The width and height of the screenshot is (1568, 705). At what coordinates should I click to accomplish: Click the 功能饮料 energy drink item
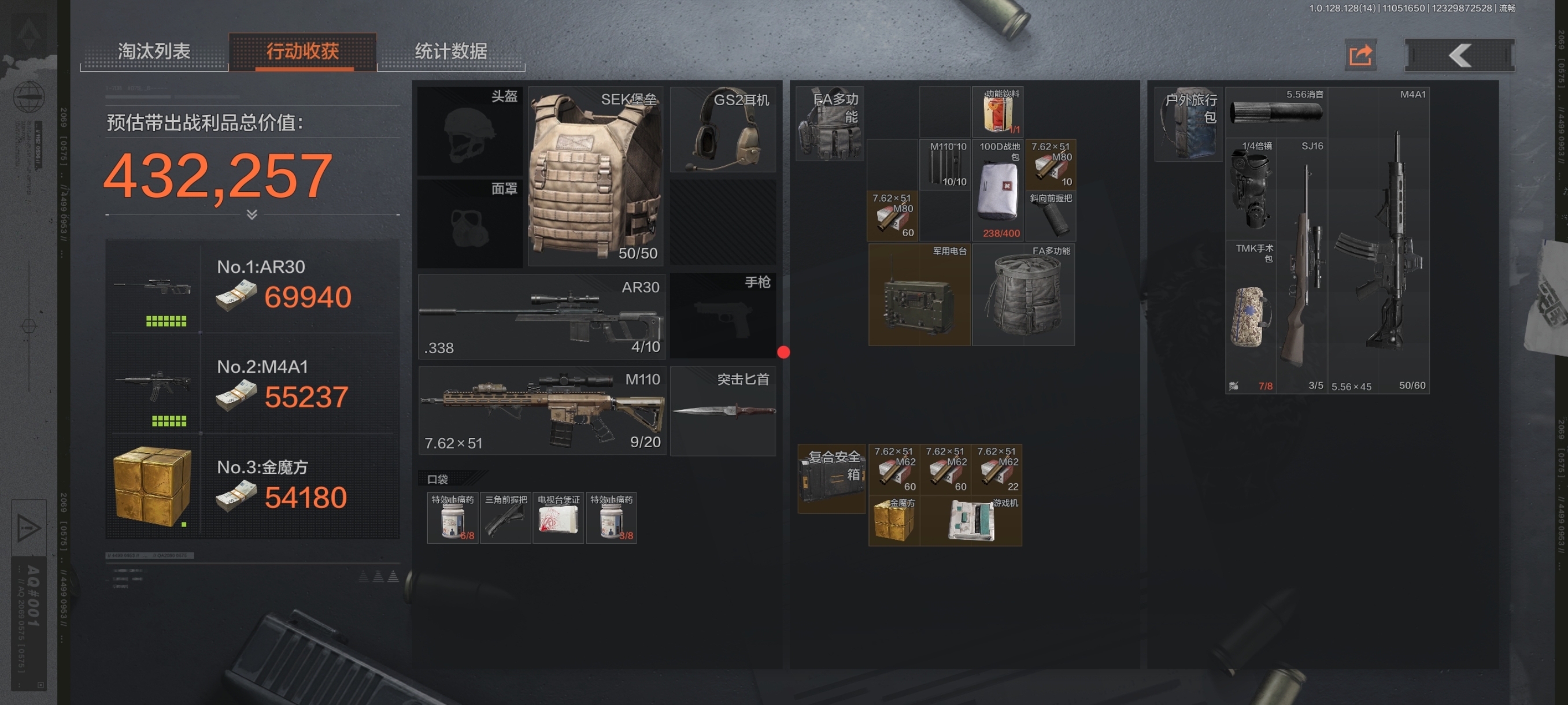tap(999, 113)
